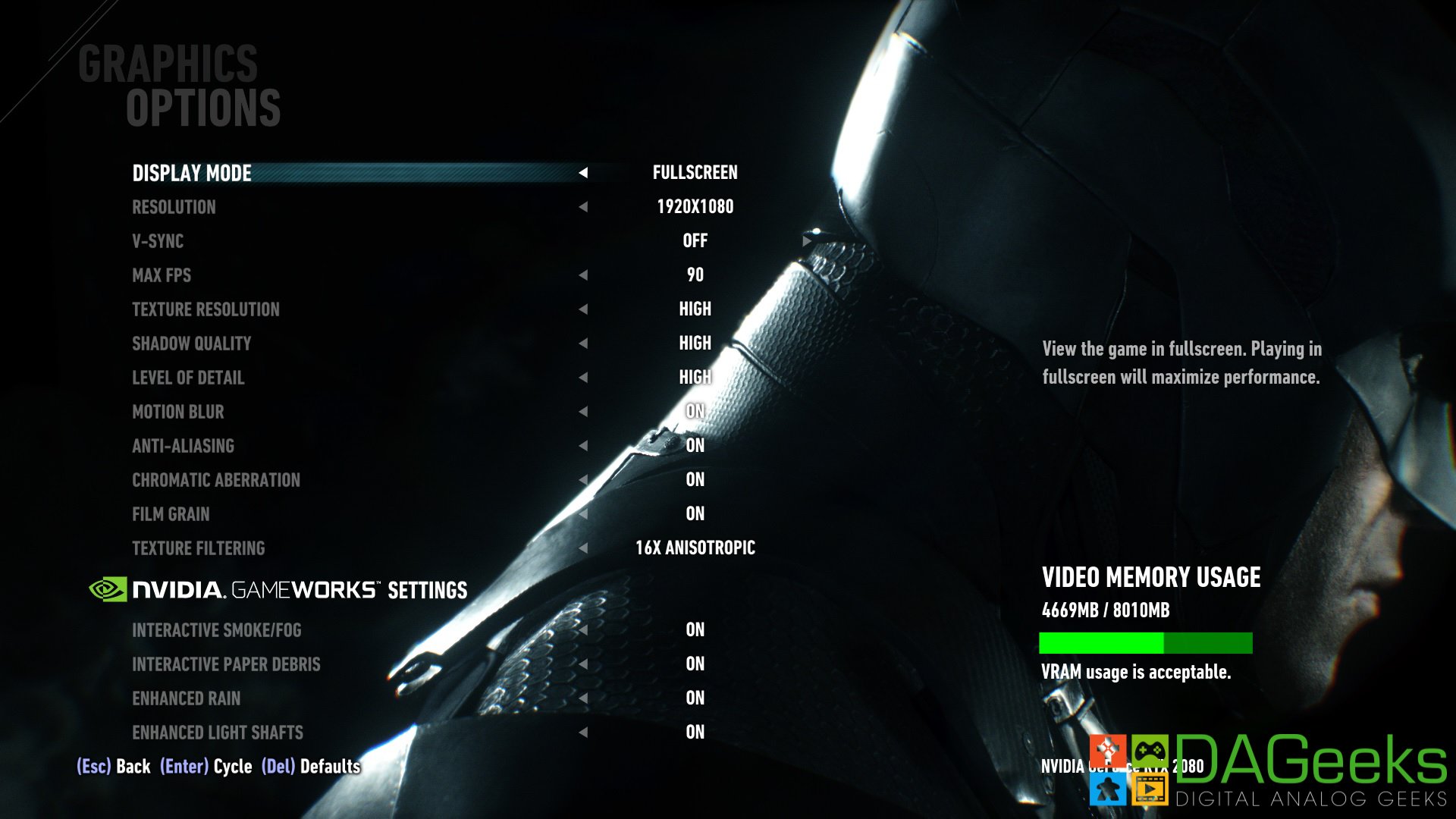This screenshot has width=1456, height=819.
Task: Choose the Resolution setting
Action: coord(174,207)
